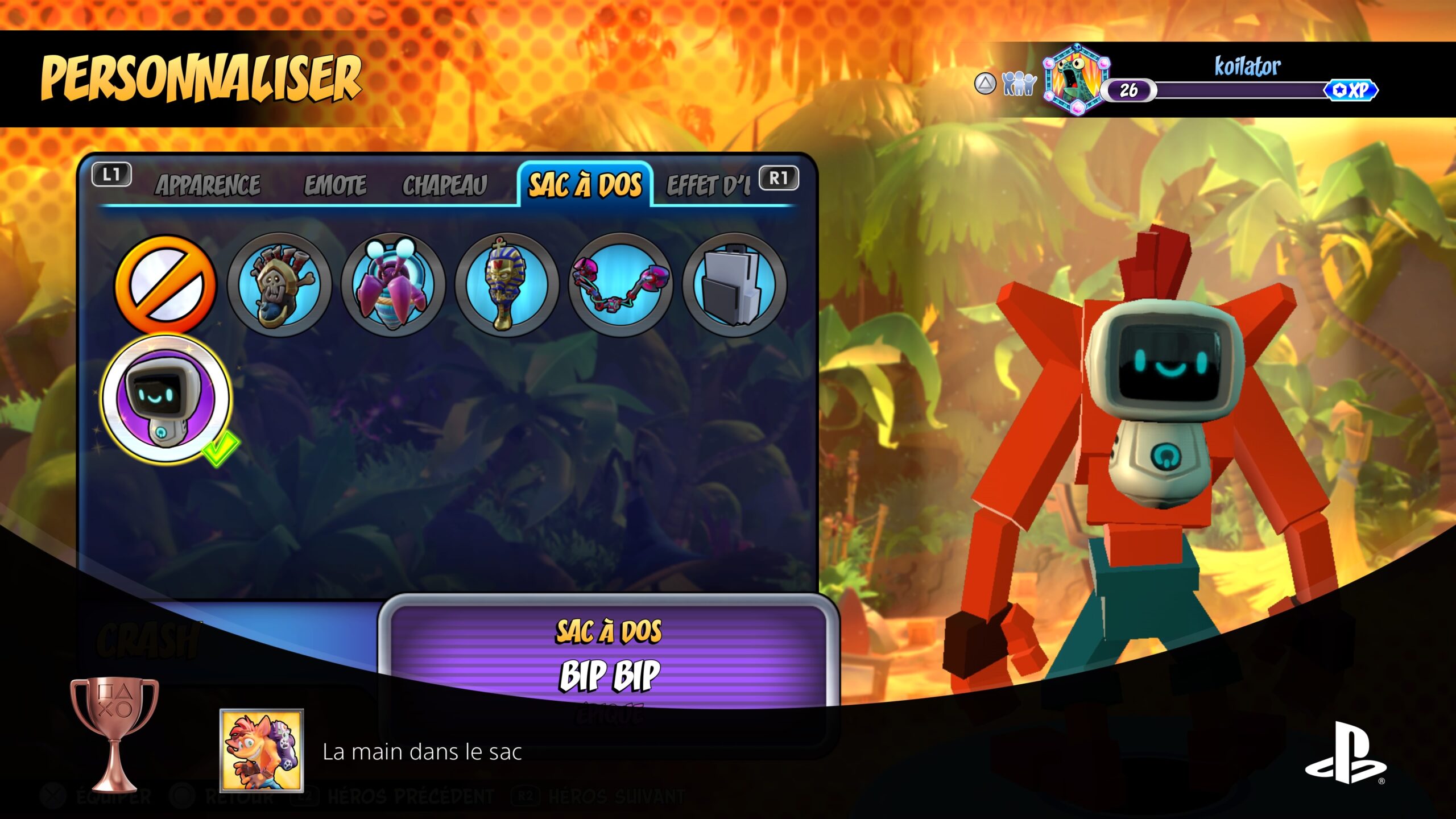Select the Bip Bip robot backpack
This screenshot has height=819, width=1456.
pyautogui.click(x=166, y=398)
